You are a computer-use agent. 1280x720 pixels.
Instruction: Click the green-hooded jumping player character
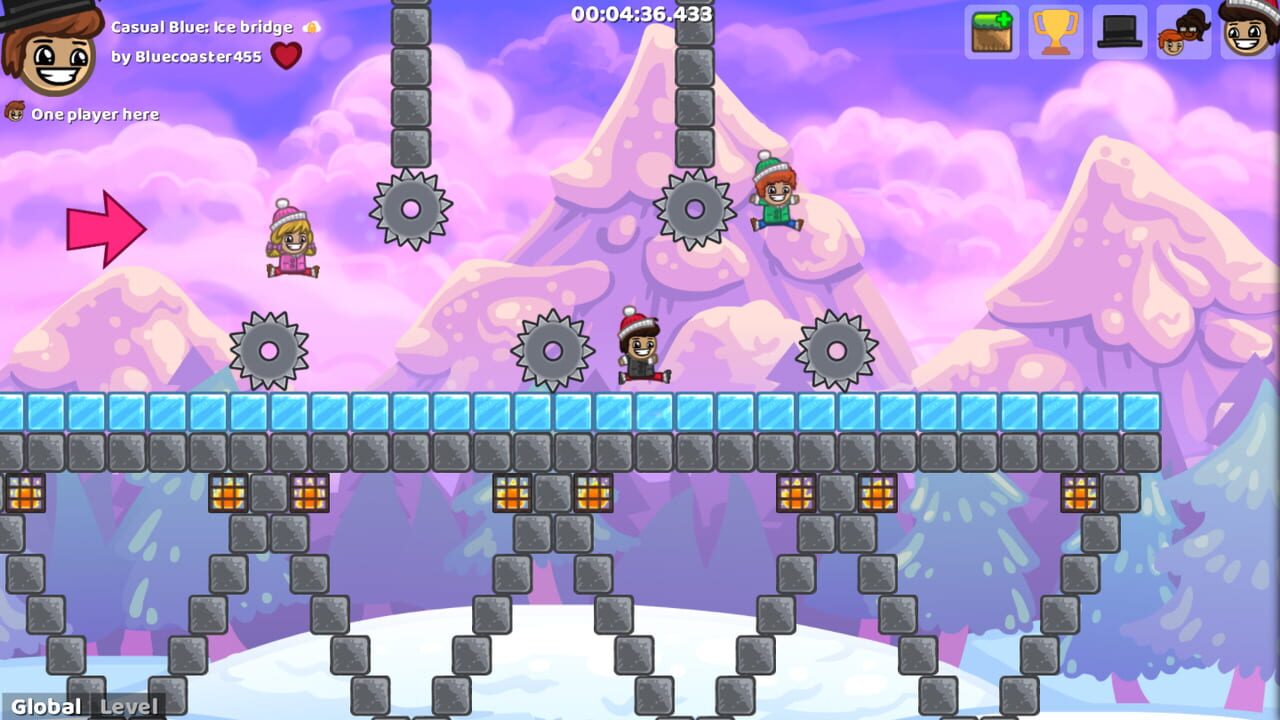coord(775,195)
